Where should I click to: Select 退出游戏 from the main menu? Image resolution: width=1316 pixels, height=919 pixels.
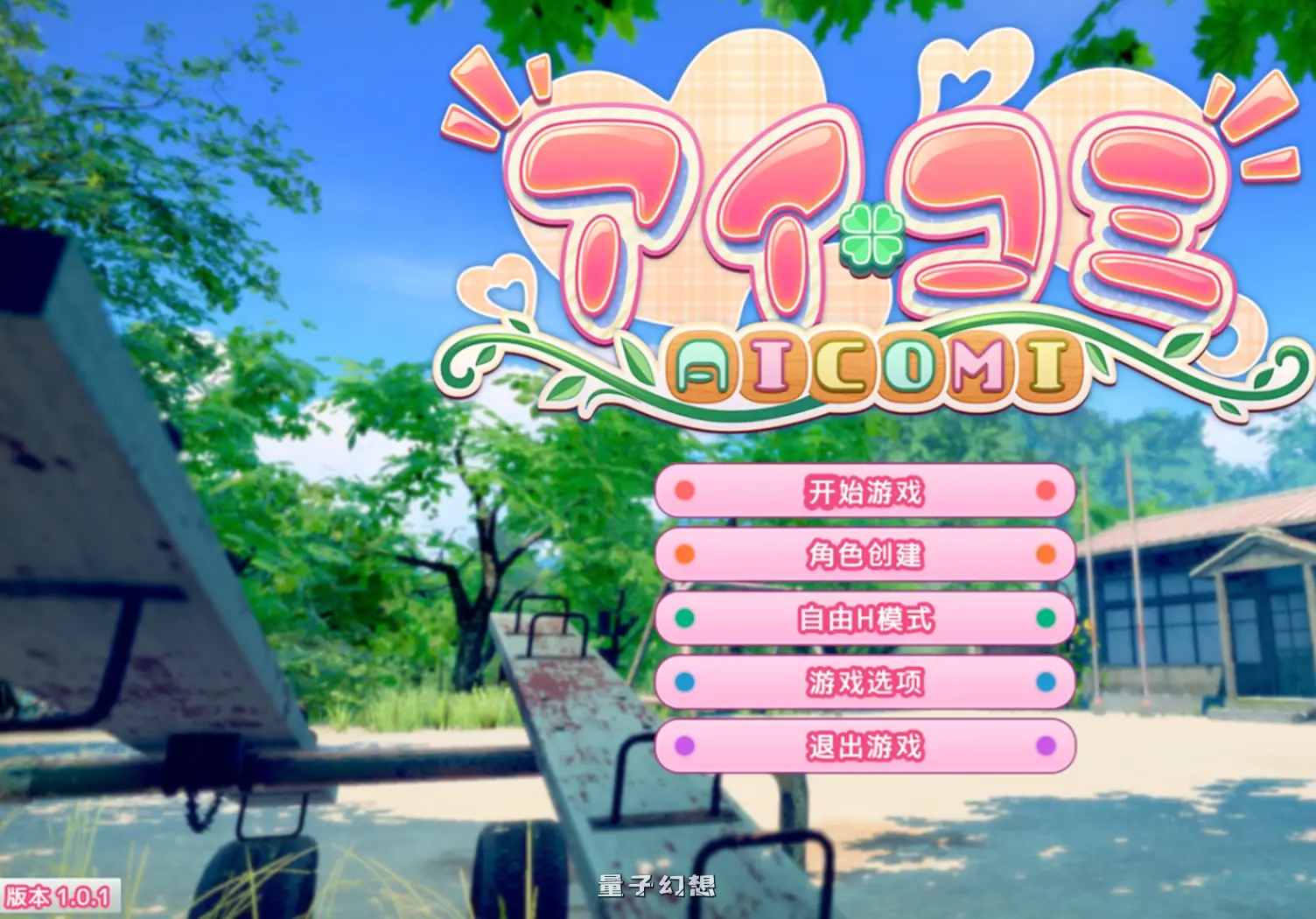tap(864, 745)
